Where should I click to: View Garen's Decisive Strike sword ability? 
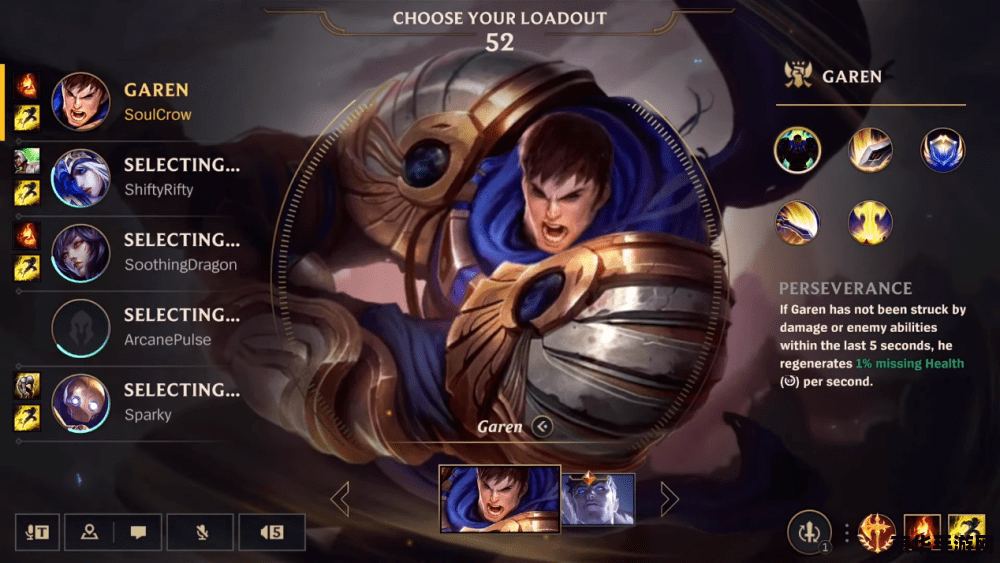tap(870, 150)
